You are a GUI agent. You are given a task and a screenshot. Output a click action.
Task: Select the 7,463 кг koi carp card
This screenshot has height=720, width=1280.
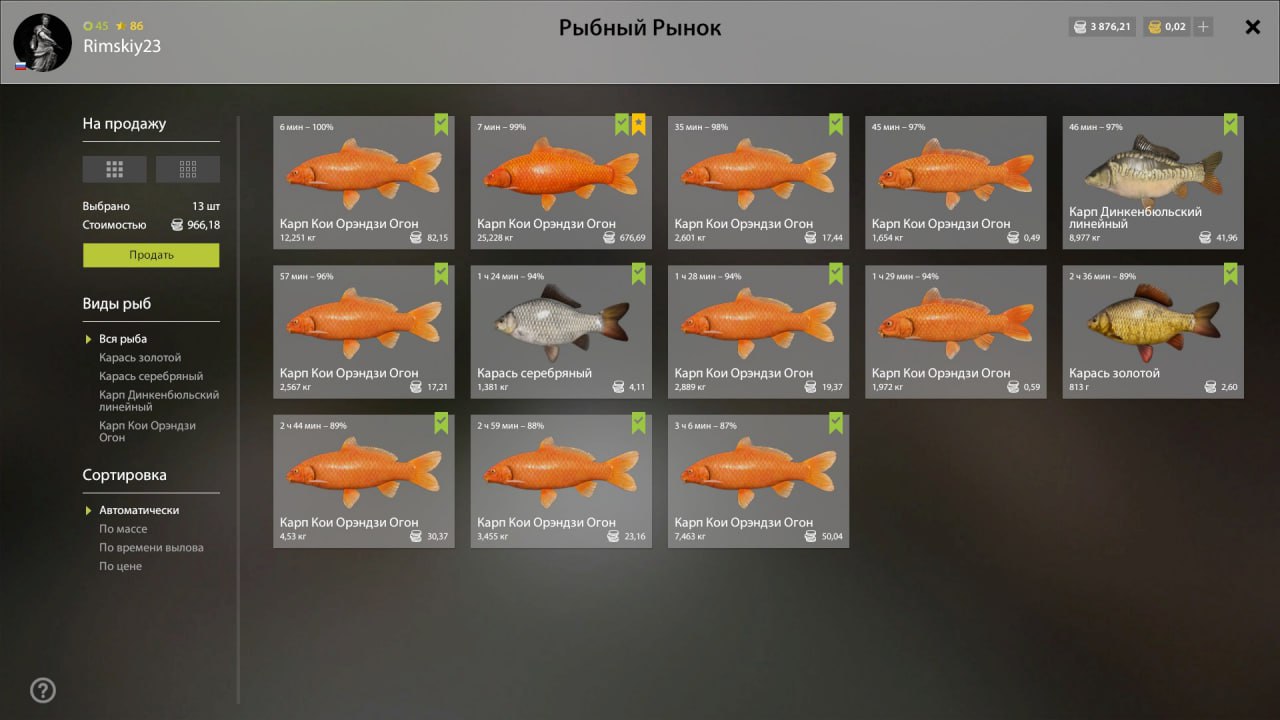758,480
